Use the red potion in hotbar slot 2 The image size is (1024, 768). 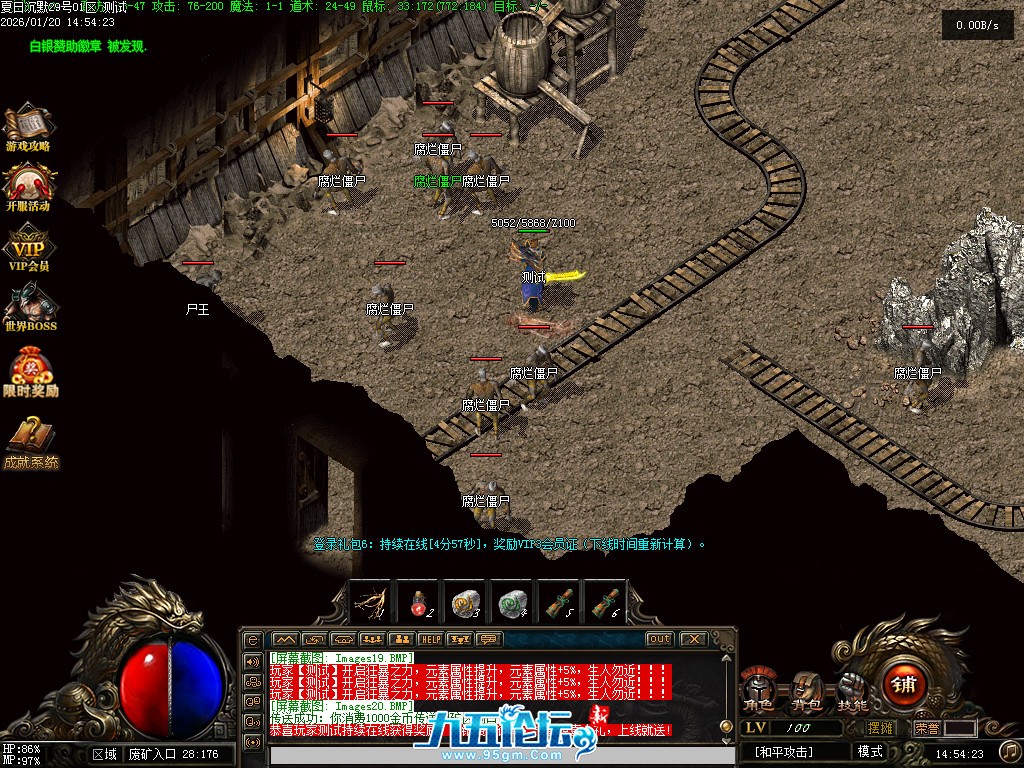pyautogui.click(x=418, y=602)
